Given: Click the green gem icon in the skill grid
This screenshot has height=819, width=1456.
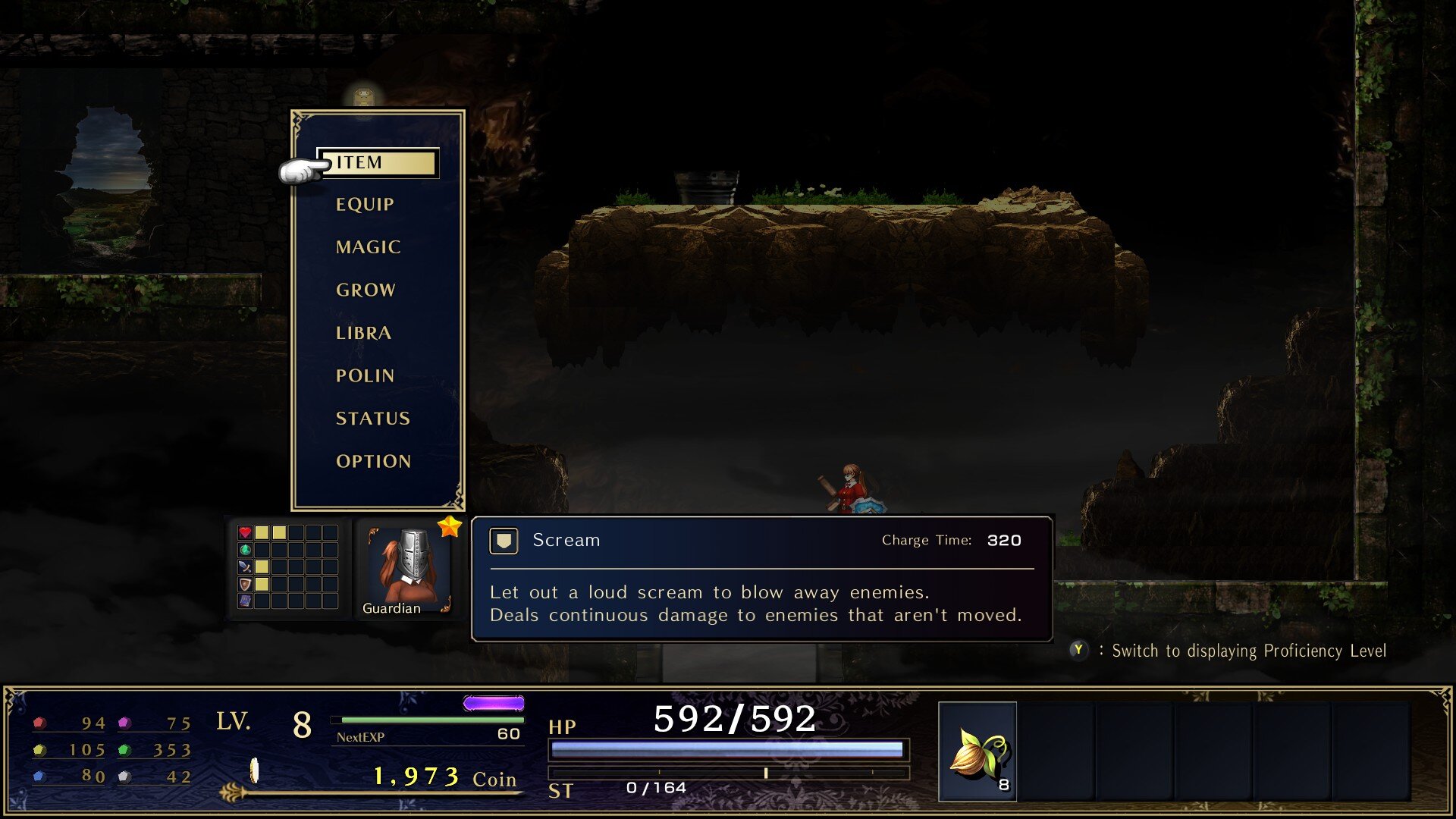Looking at the screenshot, I should [x=245, y=551].
